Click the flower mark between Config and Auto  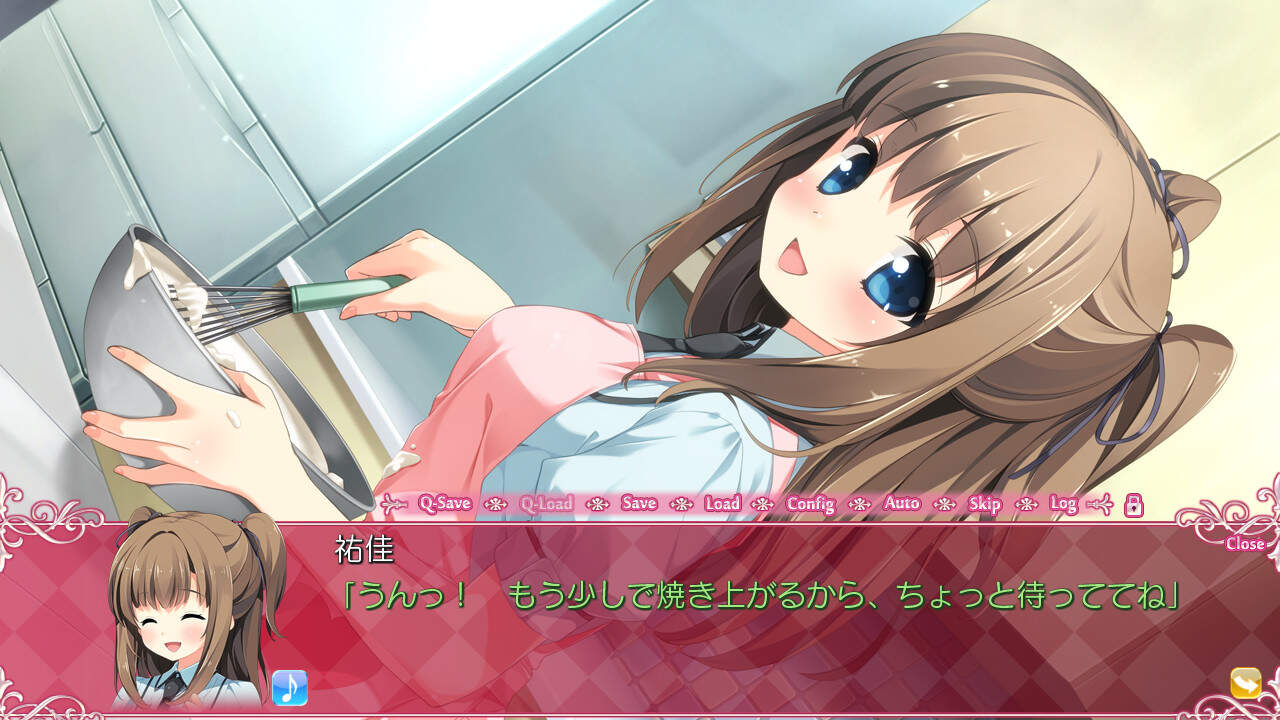pos(858,505)
